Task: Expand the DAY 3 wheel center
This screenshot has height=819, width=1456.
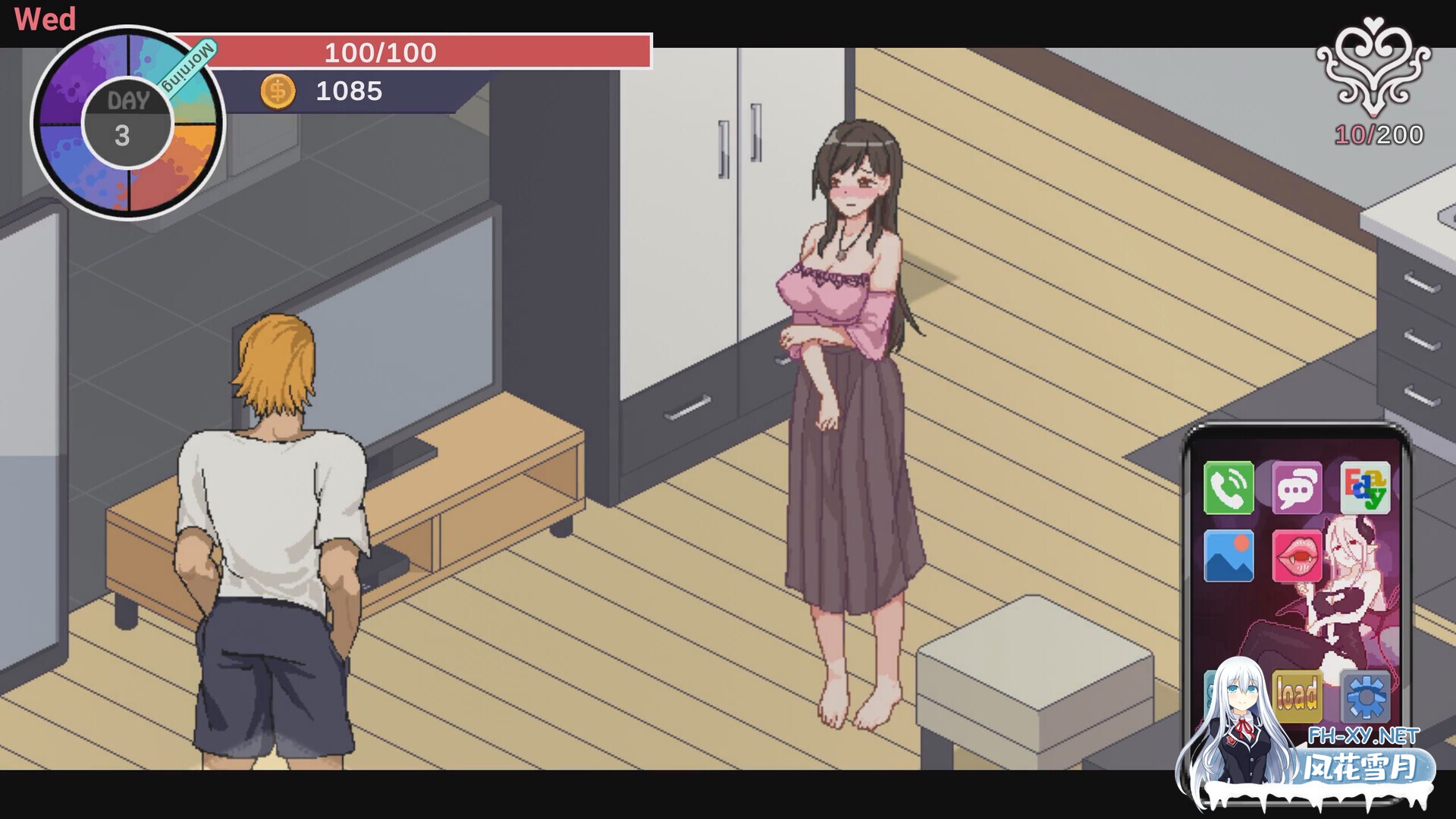Action: (x=127, y=120)
